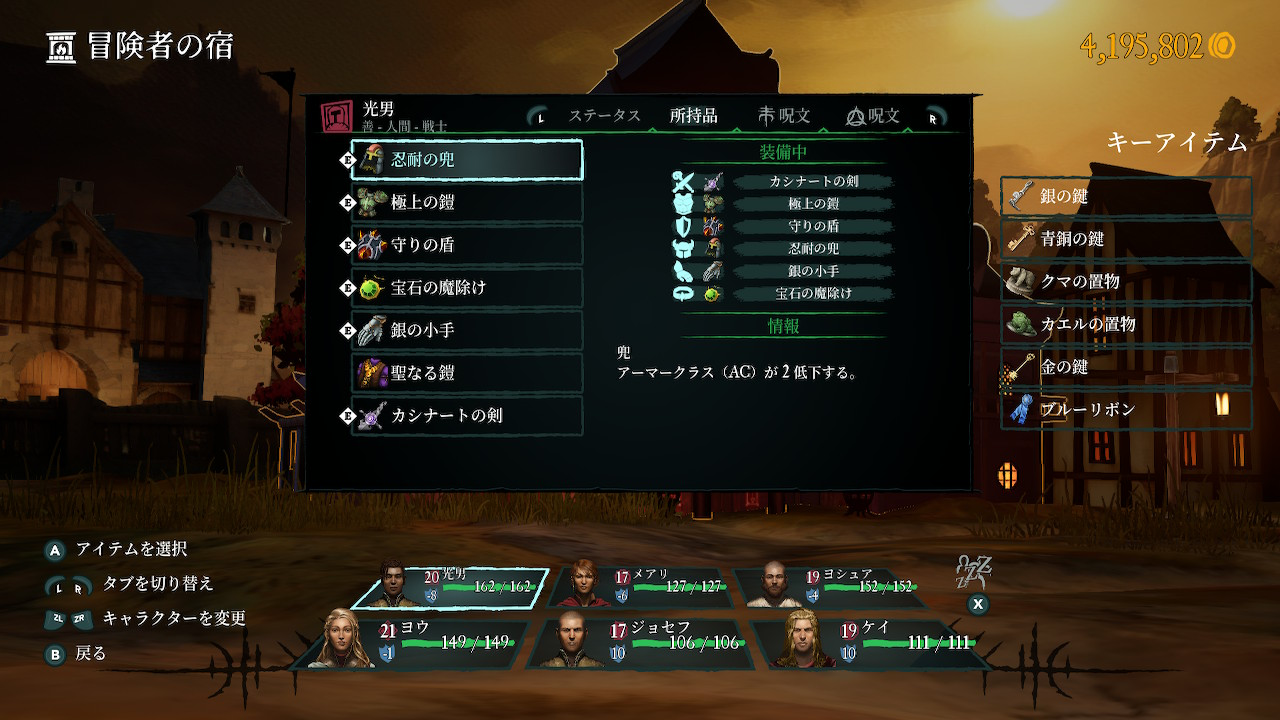Choose カシナートの剣 in the inventory list

467,415
